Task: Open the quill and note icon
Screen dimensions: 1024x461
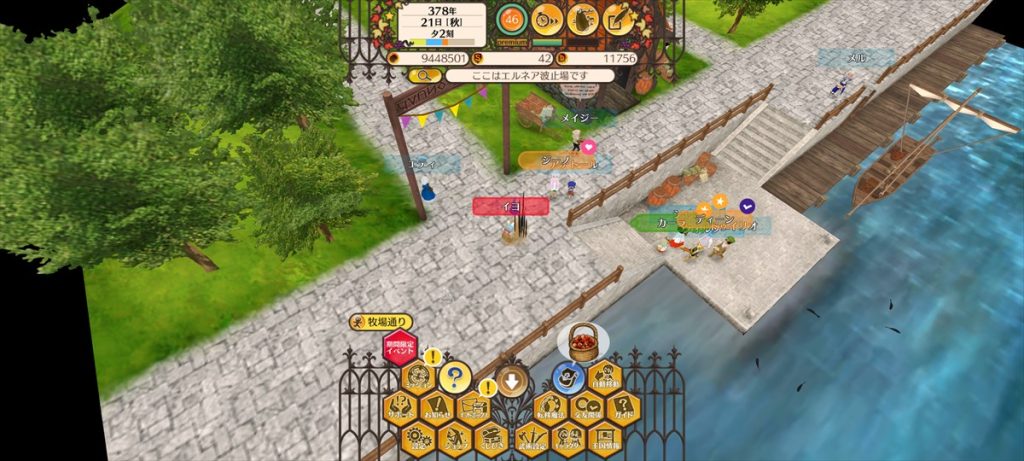Action: (x=619, y=19)
